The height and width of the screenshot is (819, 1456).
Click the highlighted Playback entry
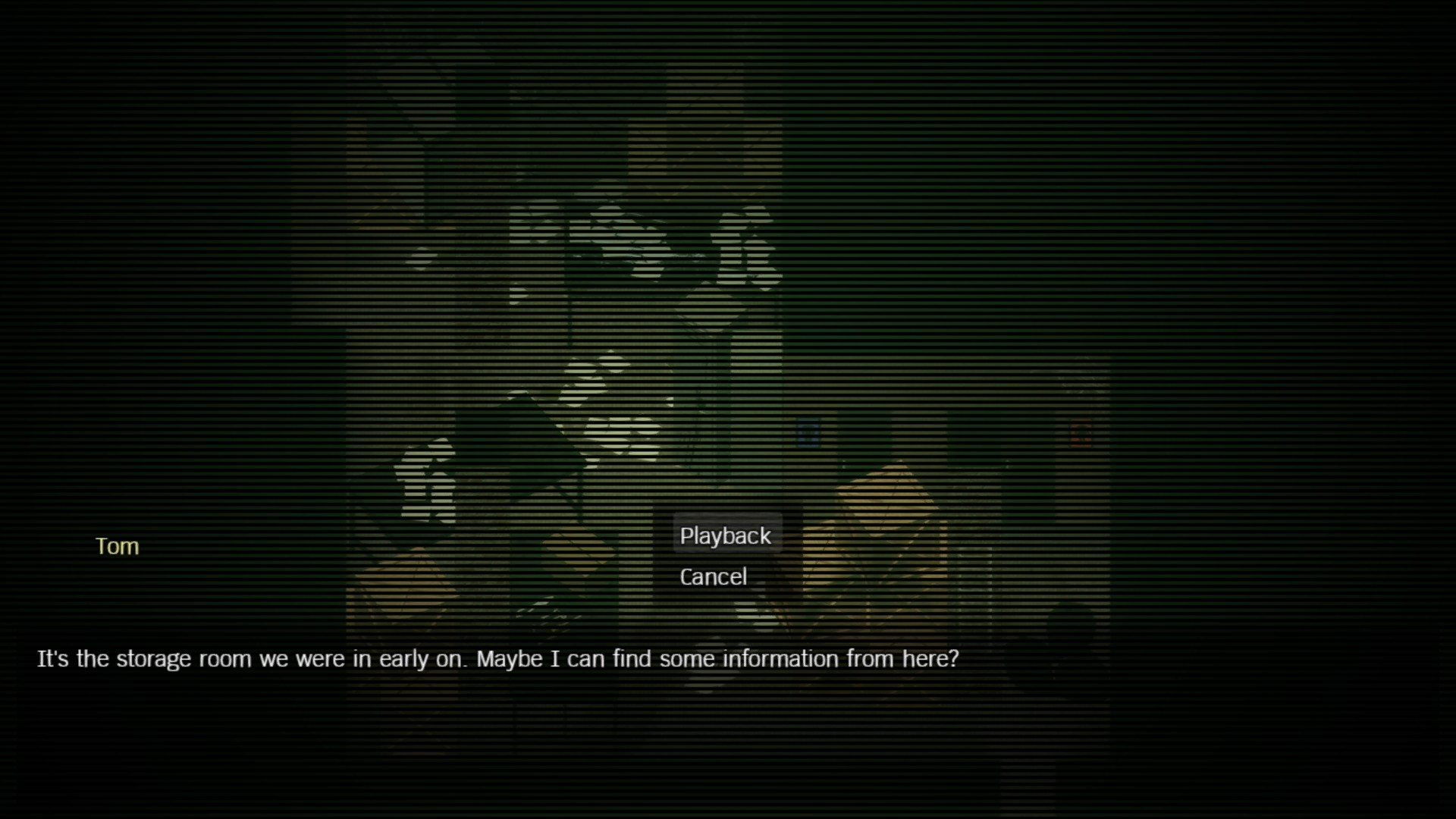tap(726, 535)
